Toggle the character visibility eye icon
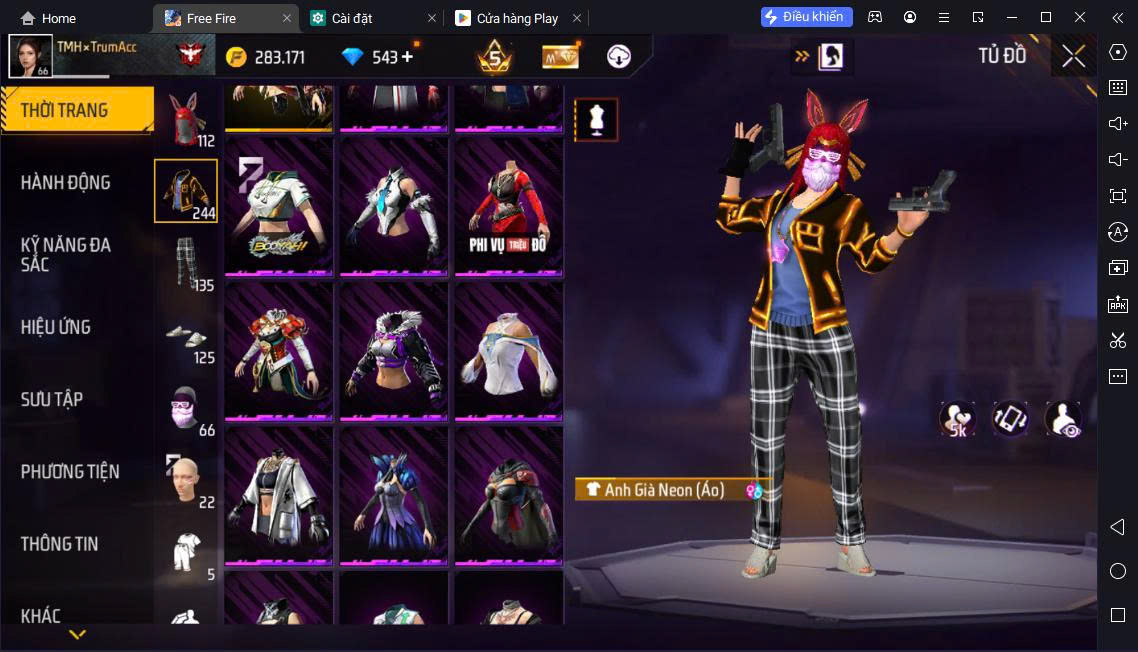The image size is (1138, 652). [x=1062, y=420]
